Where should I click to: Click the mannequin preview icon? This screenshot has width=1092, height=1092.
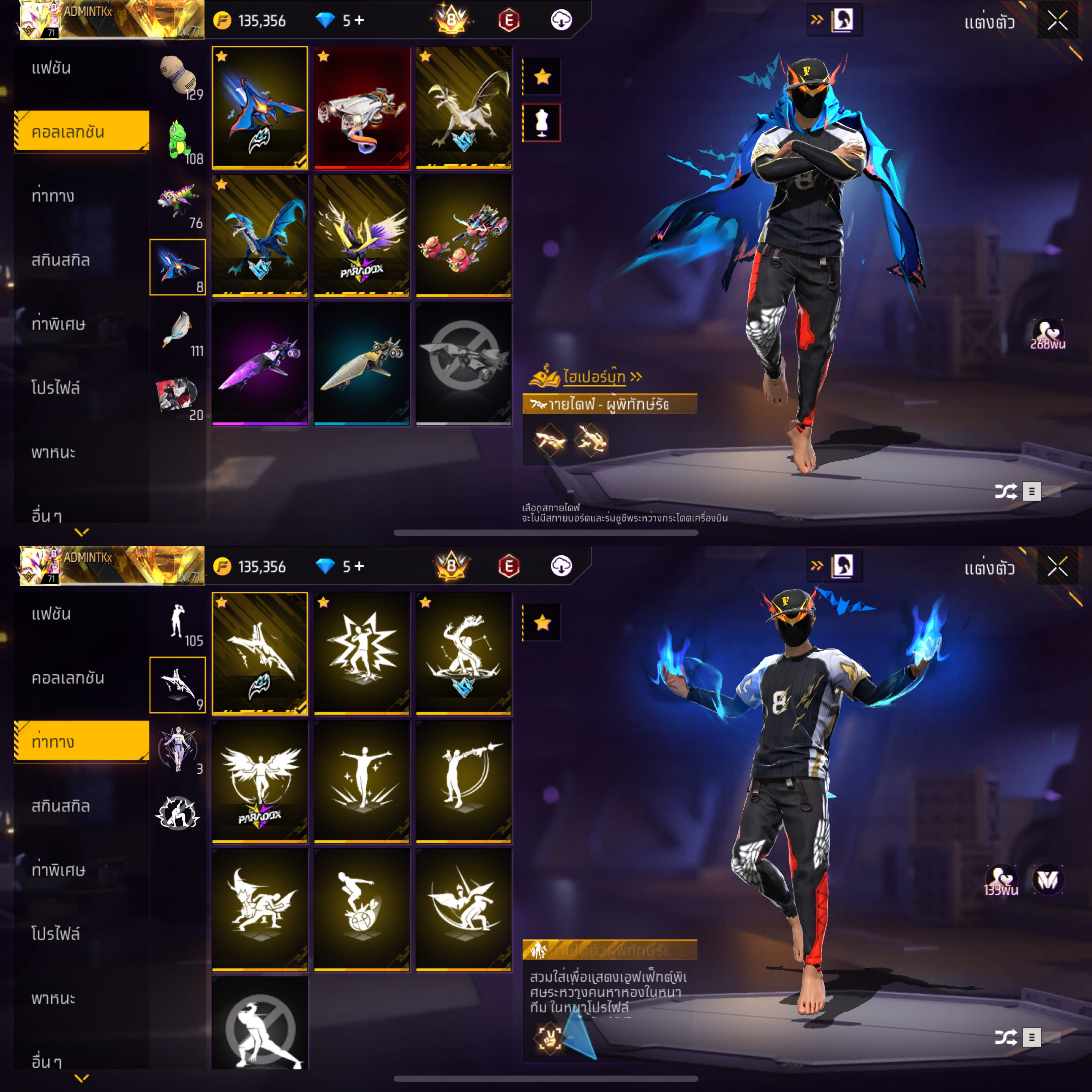tap(541, 123)
